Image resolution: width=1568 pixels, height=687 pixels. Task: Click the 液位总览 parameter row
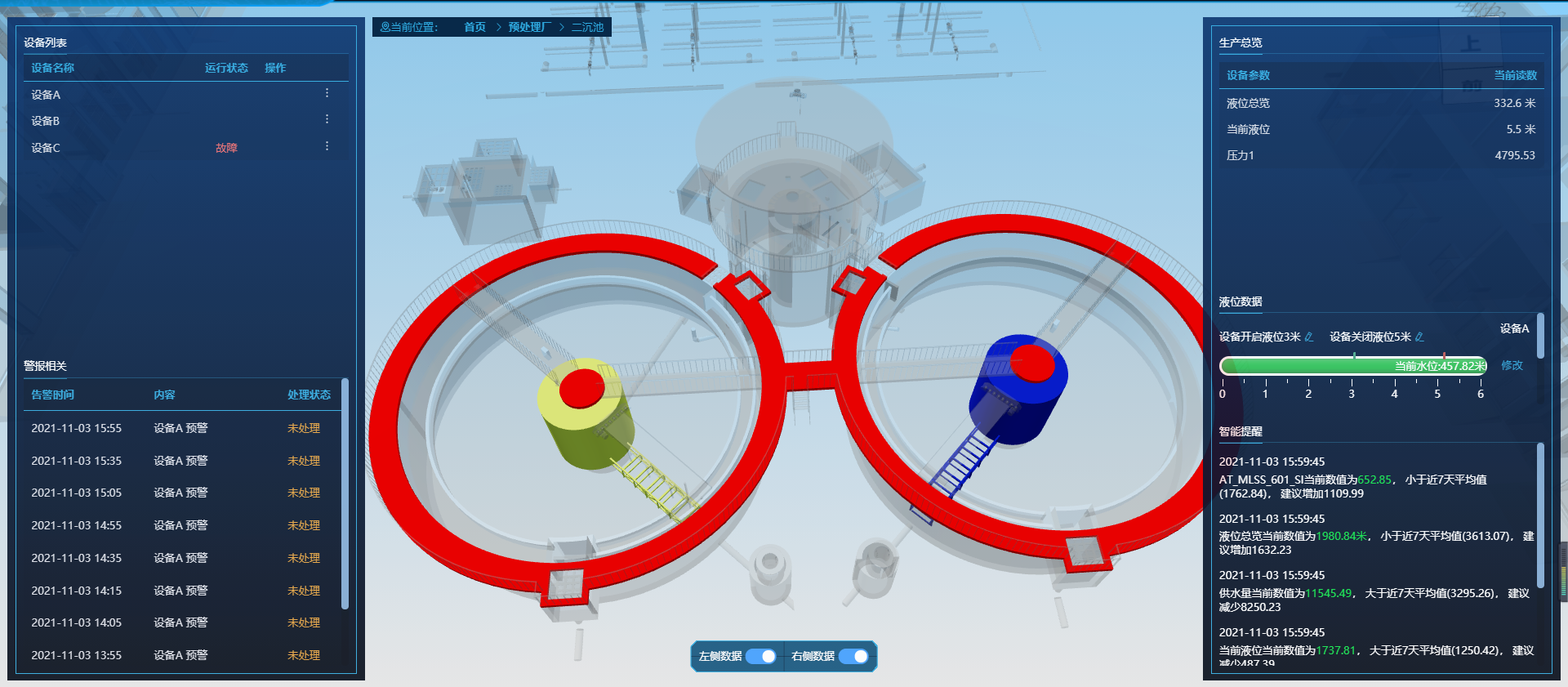tap(1380, 103)
